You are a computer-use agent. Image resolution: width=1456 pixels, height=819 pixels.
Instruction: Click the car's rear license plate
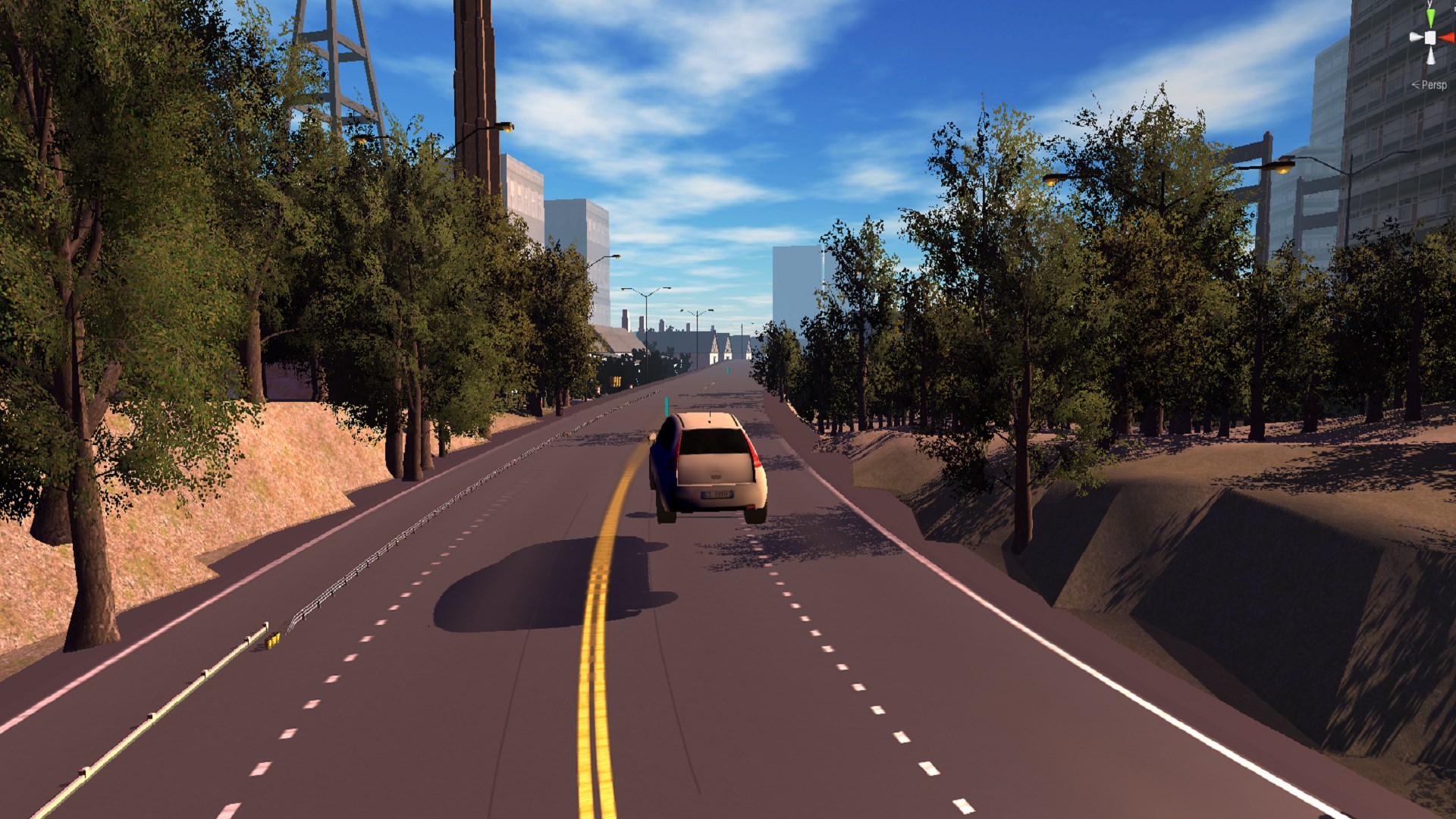coord(718,494)
